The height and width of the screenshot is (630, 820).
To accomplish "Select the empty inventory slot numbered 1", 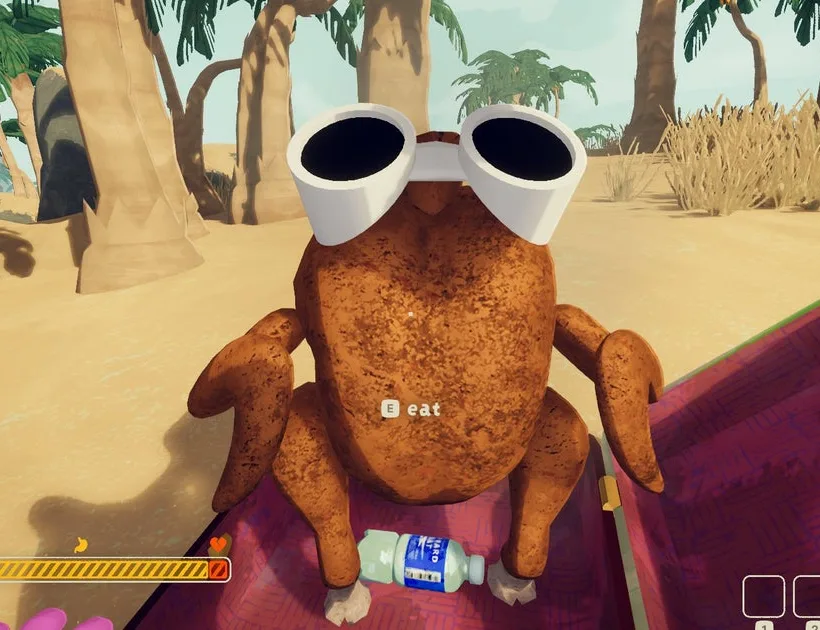I will pyautogui.click(x=764, y=597).
